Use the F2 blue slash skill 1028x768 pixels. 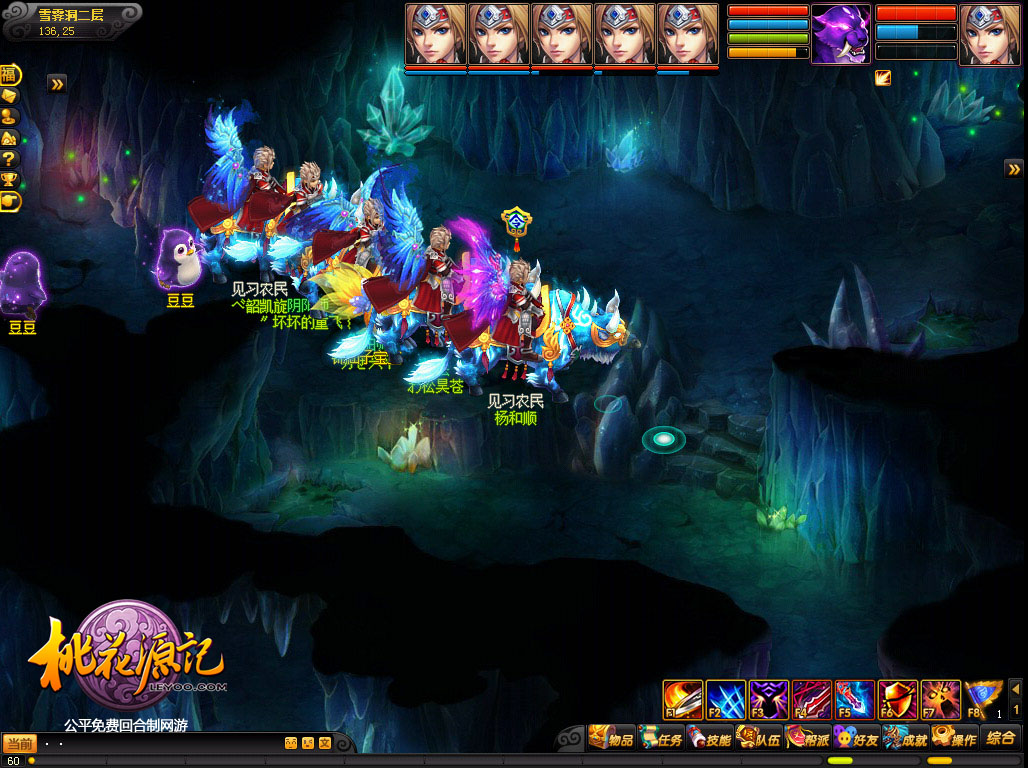pos(726,700)
